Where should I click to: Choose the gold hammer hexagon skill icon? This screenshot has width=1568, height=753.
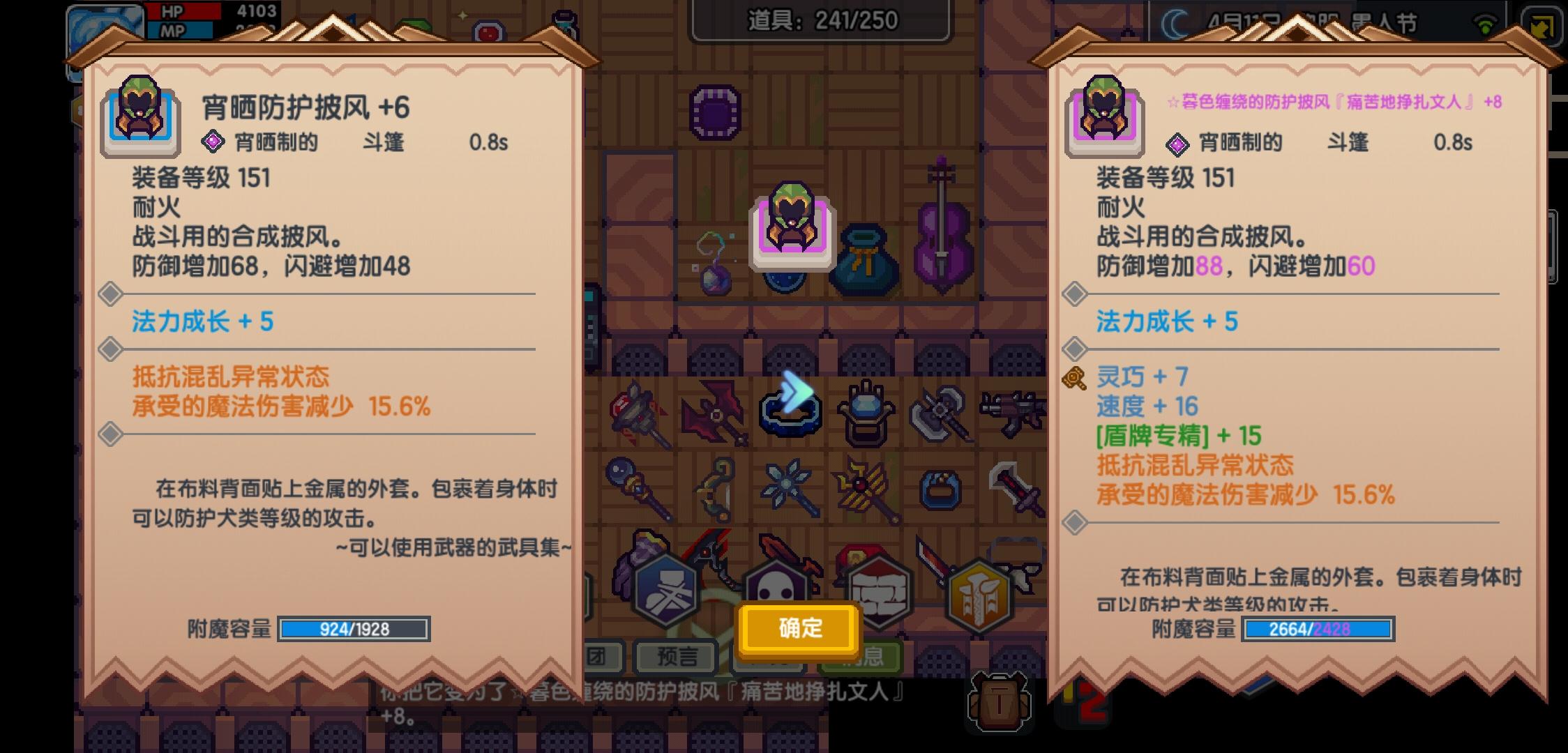click(x=980, y=591)
